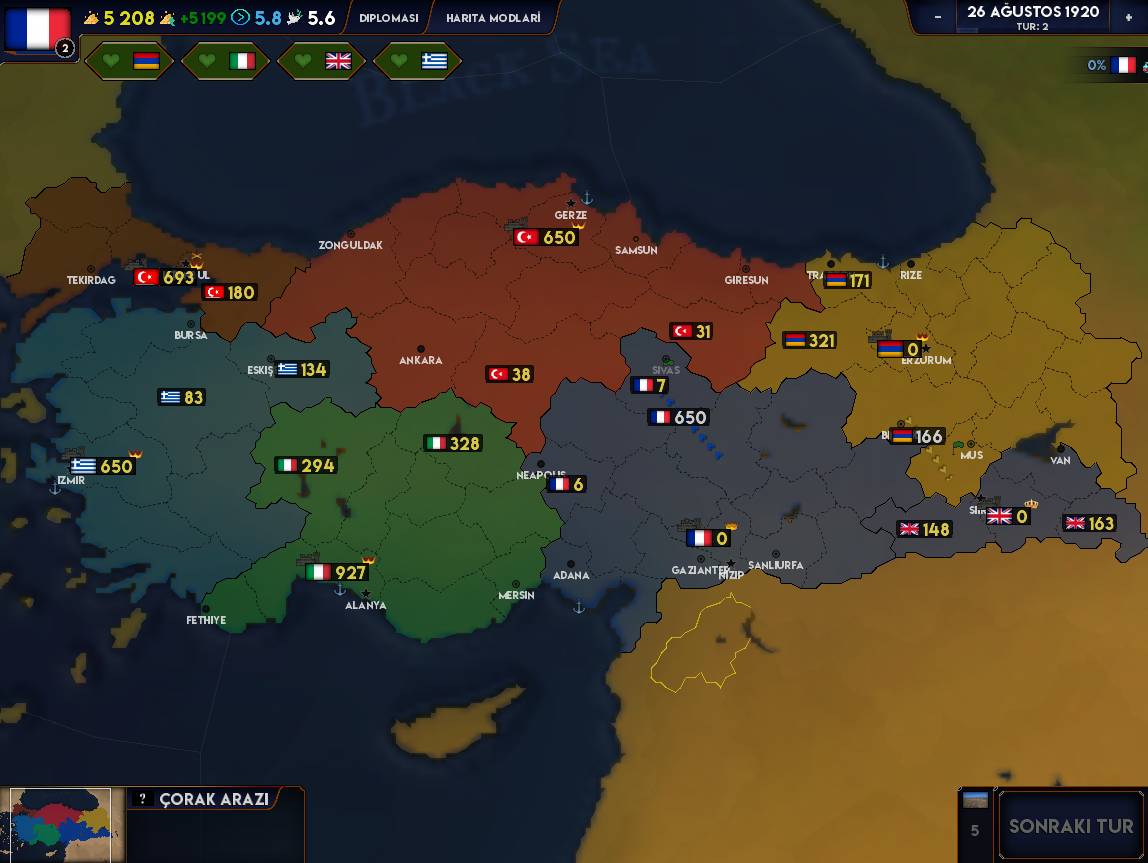
Task: Open the date panel showing 26 Ağustos 1920
Action: click(1033, 17)
